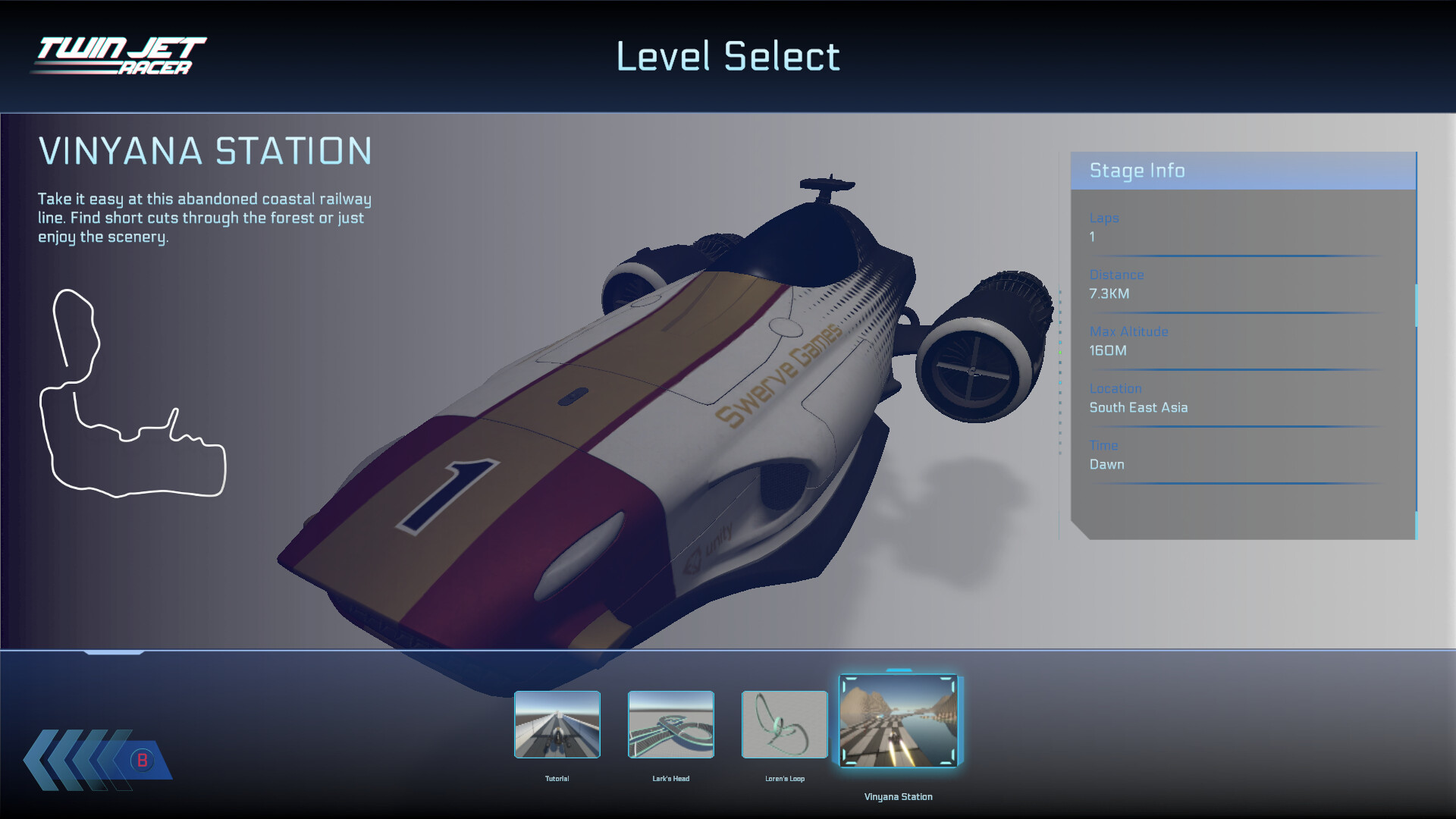Screen dimensions: 1456x819
Task: Click the Laps value in Stage Info
Action: click(1092, 237)
